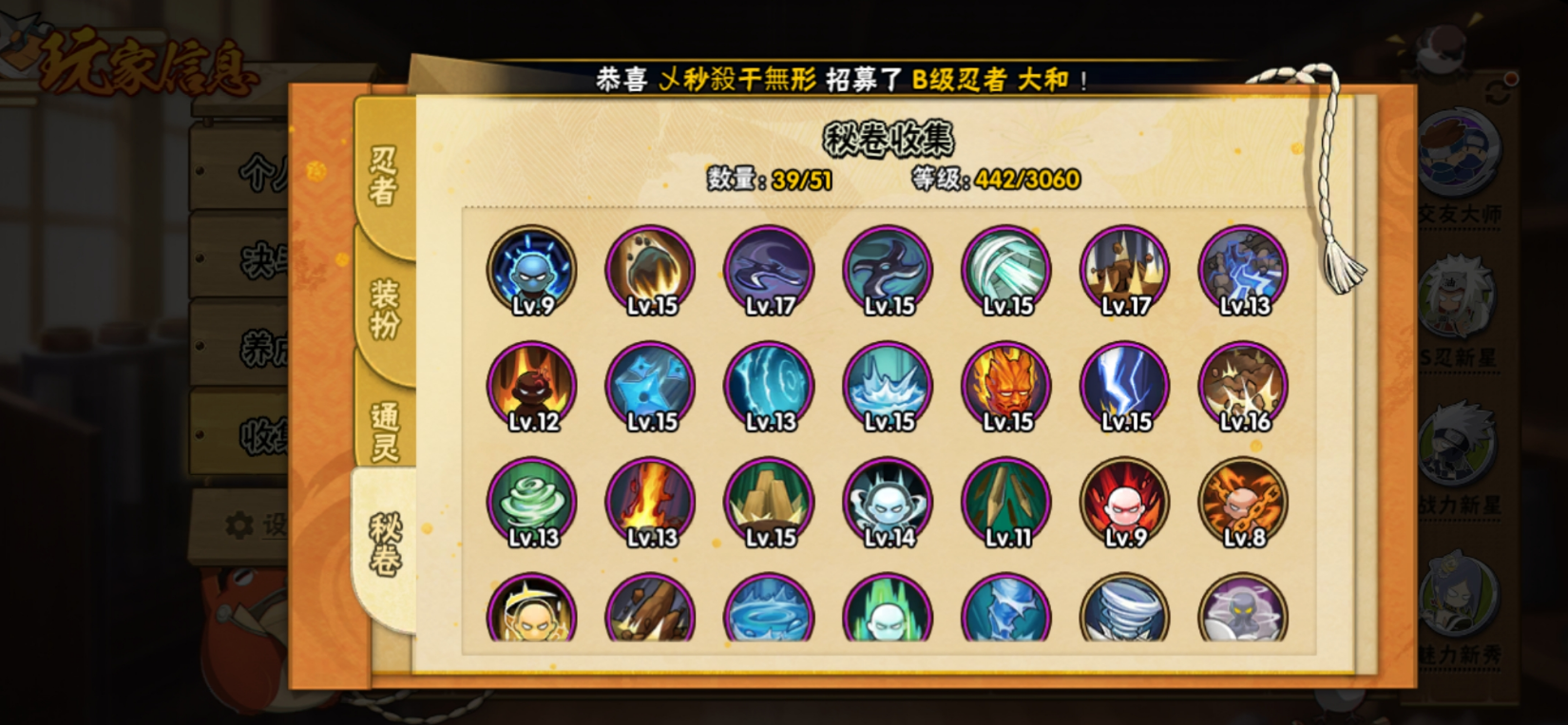
Task: Choose the blue water vortex scroll Lv.13
Action: (769, 387)
